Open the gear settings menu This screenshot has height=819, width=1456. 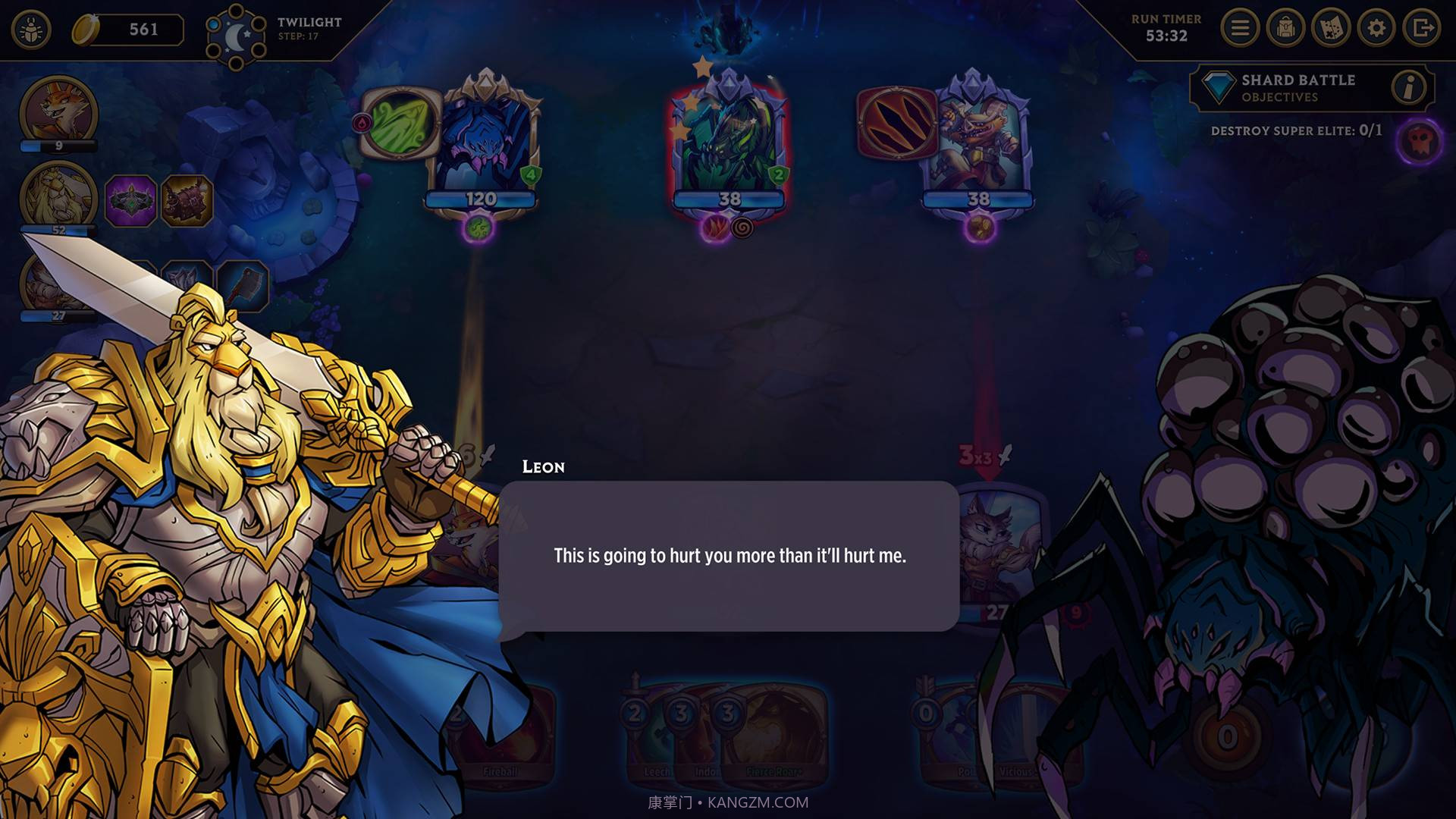pos(1376,29)
